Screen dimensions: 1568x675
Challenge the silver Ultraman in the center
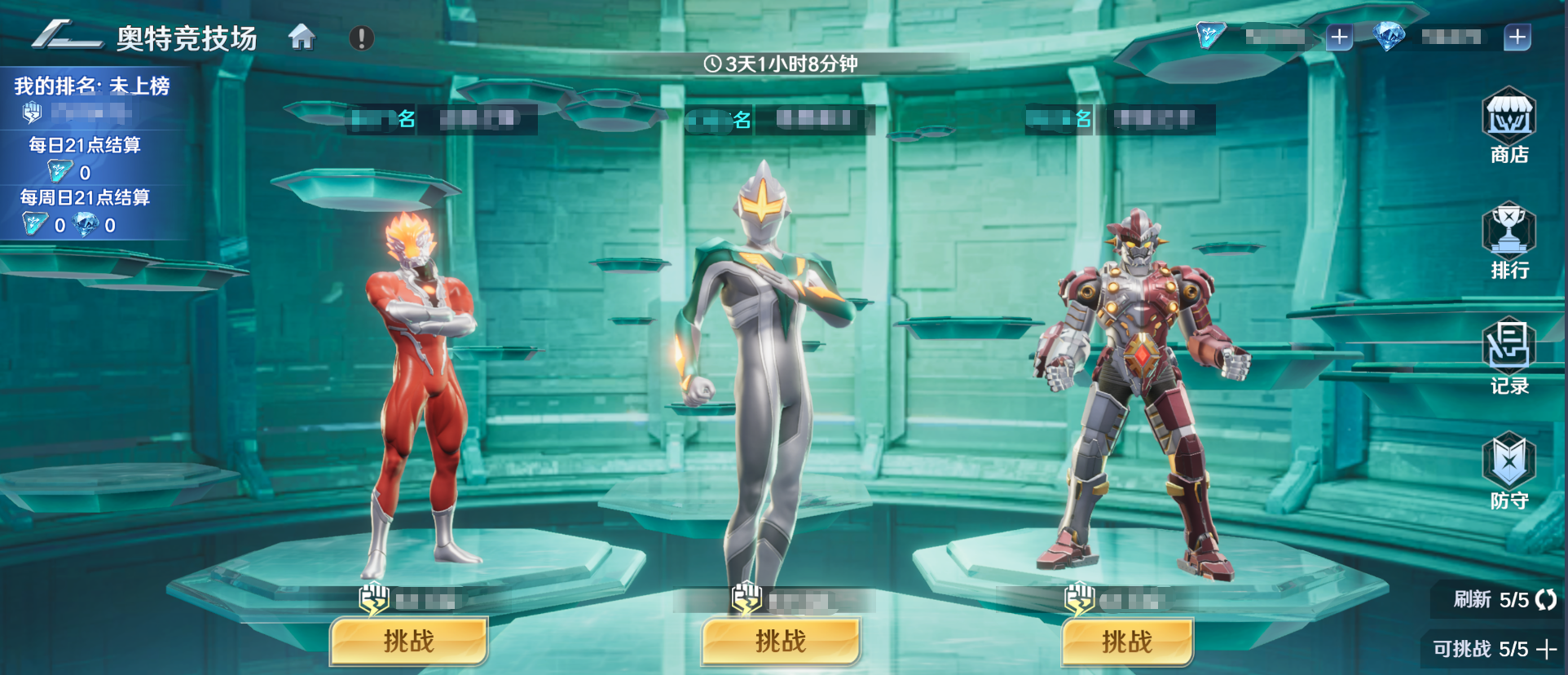tap(780, 642)
